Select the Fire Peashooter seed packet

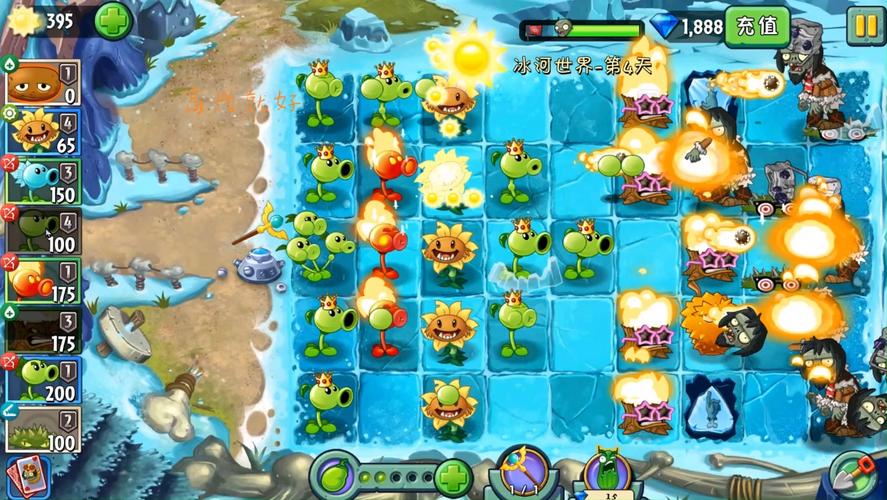point(42,279)
